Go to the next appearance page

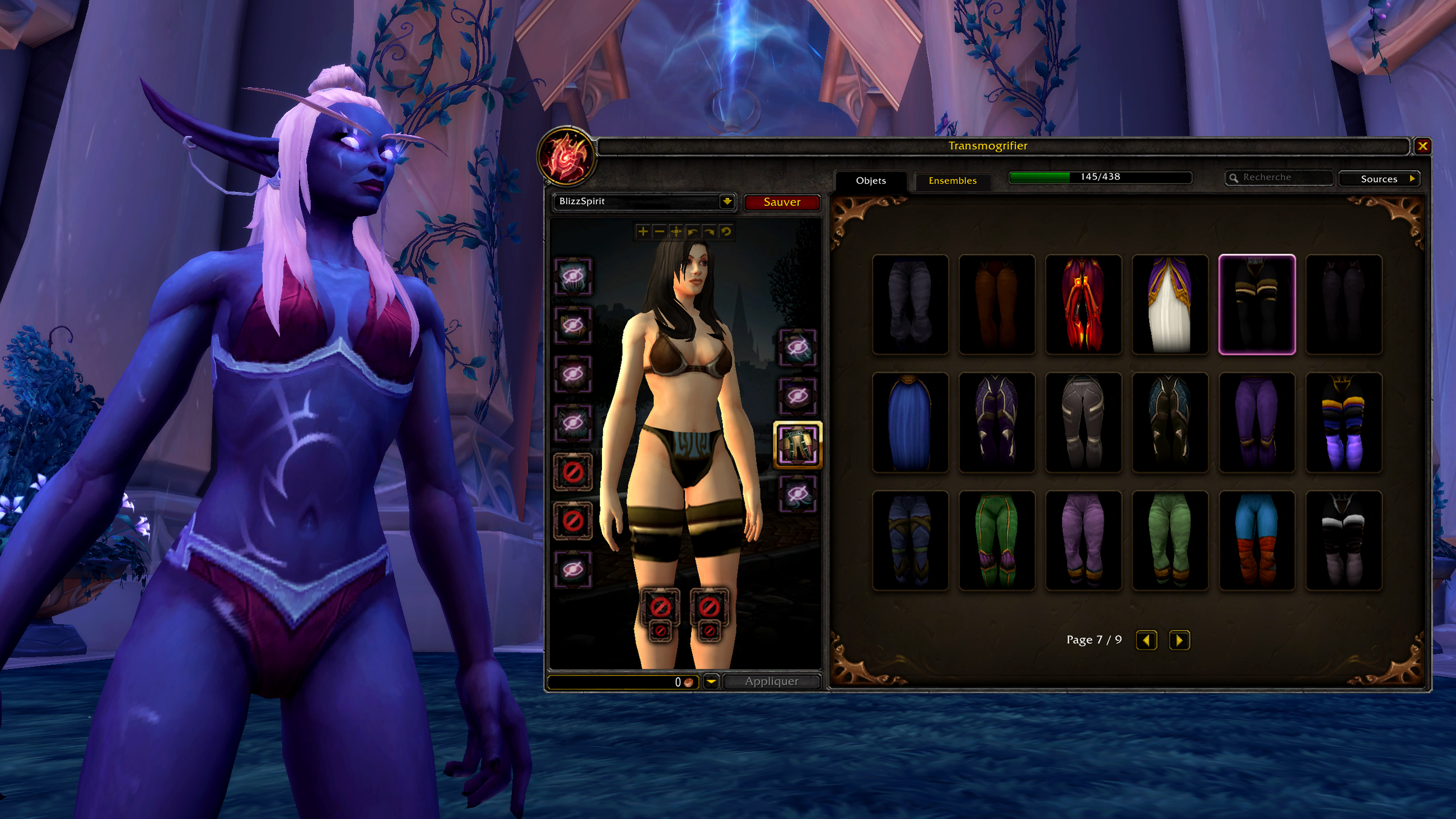1178,640
